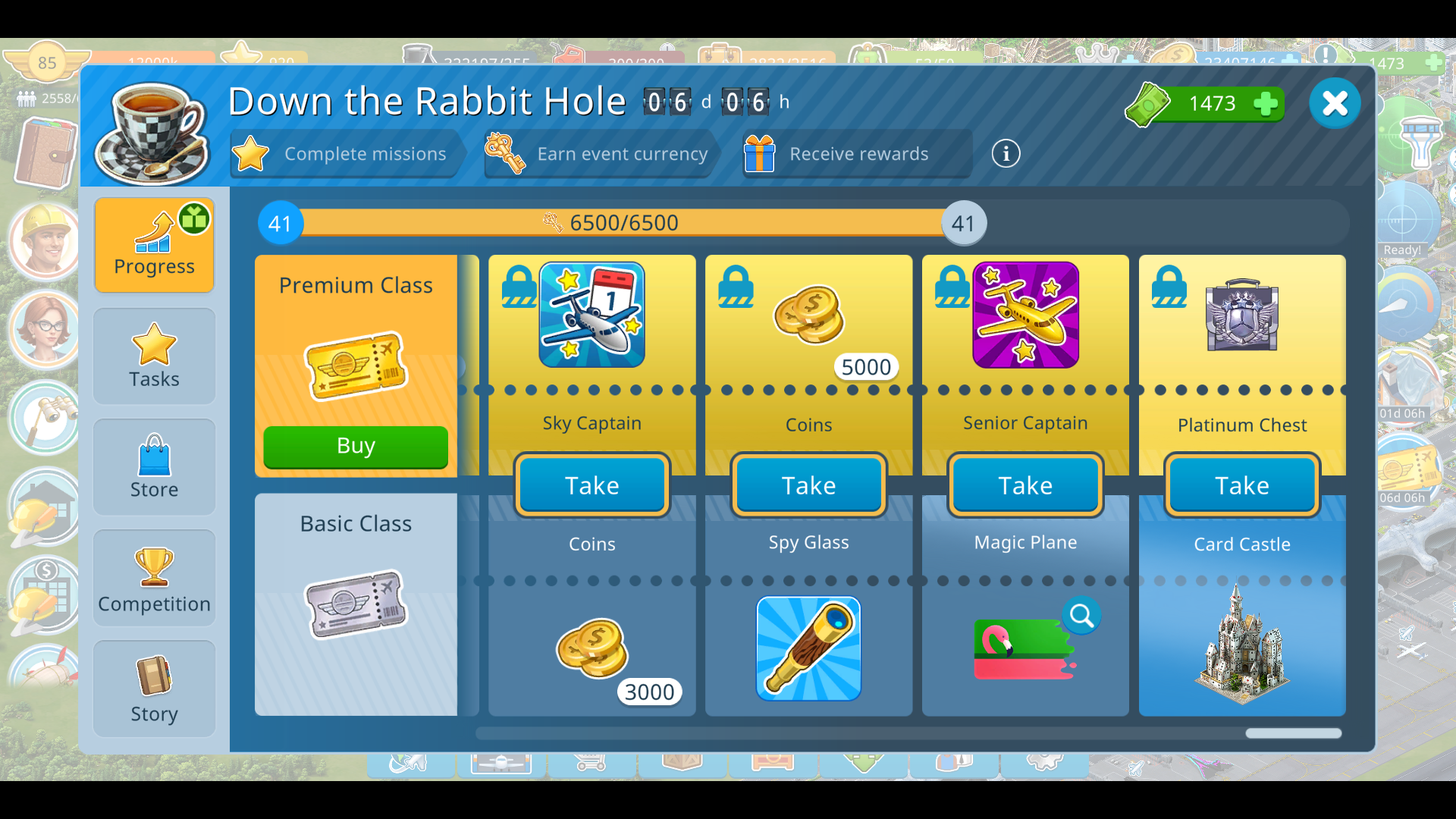The width and height of the screenshot is (1456, 819).
Task: Inspect the Platinum Chest reward icon
Action: coord(1242,315)
